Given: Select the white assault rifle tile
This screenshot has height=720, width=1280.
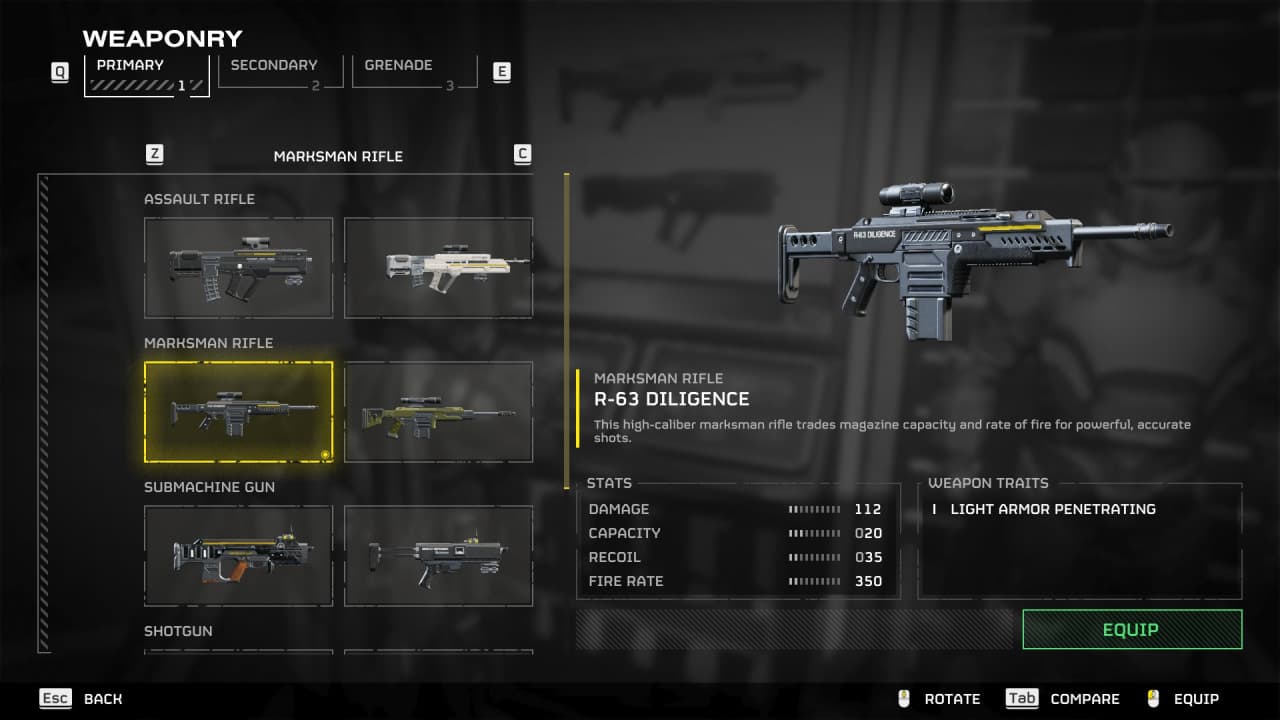Looking at the screenshot, I should 438,267.
